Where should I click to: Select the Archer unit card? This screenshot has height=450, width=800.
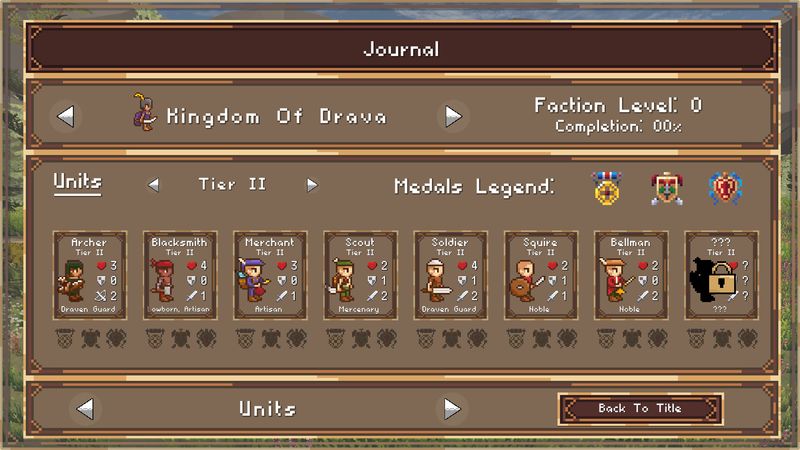[x=90, y=275]
